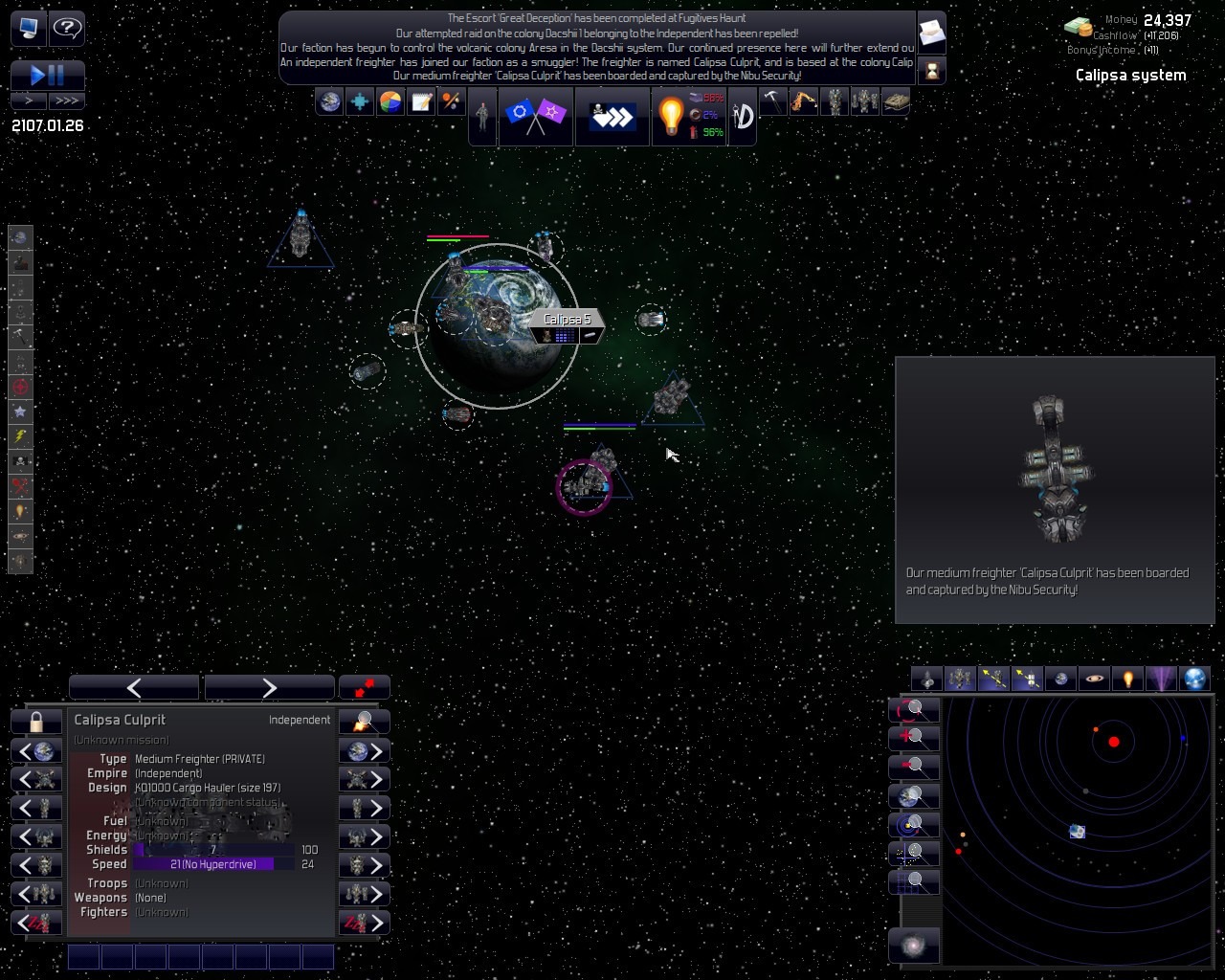Open the message history envelope icon
The width and height of the screenshot is (1225, 980).
pos(931,32)
